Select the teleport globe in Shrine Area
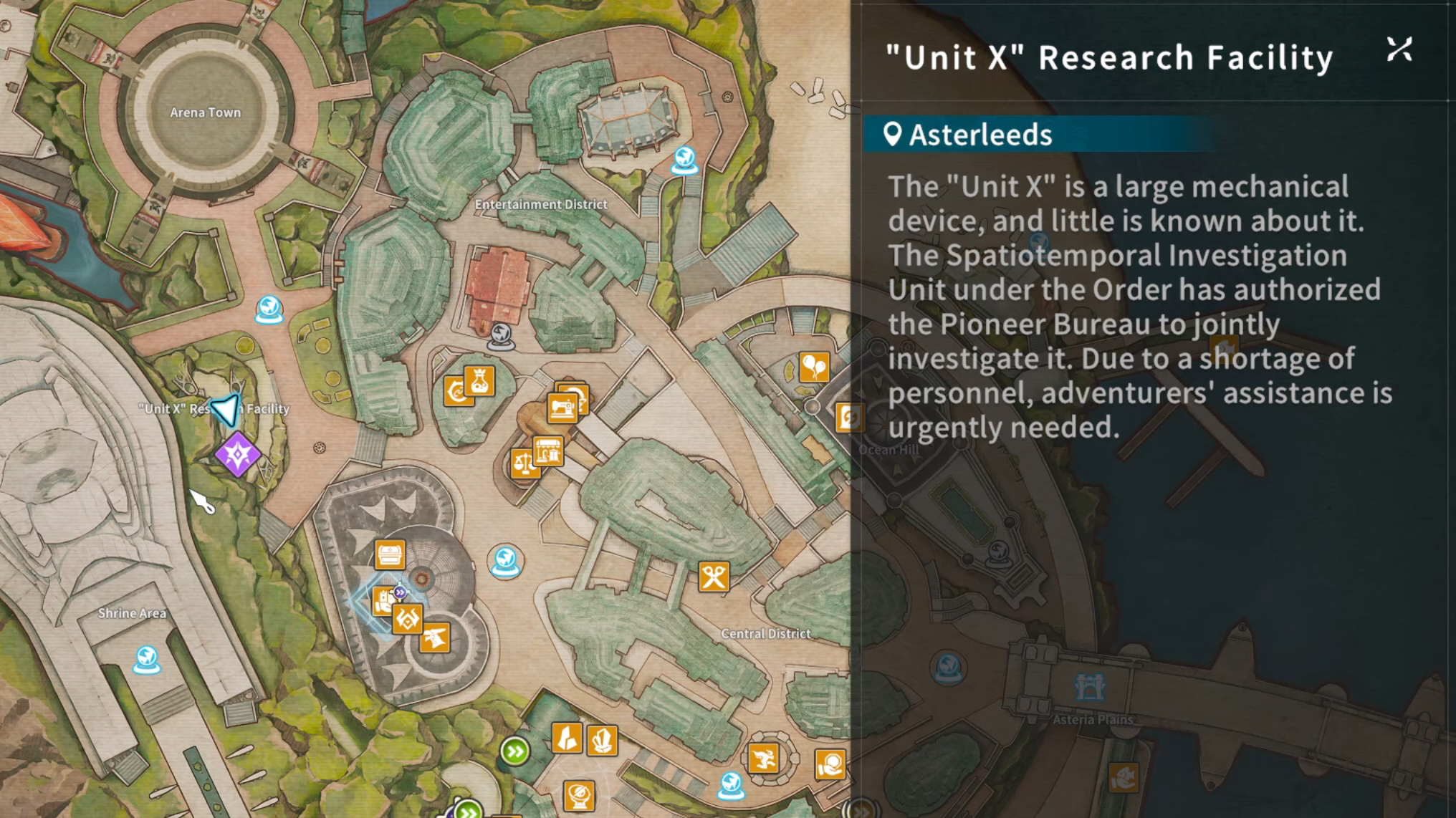Viewport: 1456px width, 818px height. (x=147, y=659)
